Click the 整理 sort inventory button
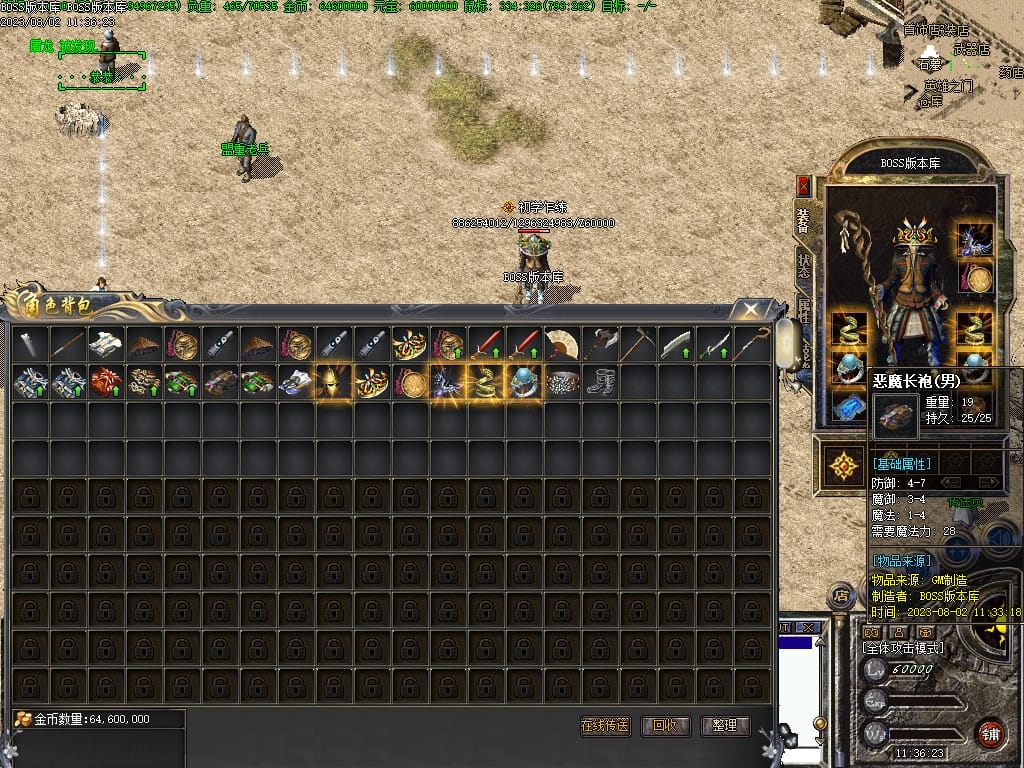The height and width of the screenshot is (768, 1024). click(725, 725)
